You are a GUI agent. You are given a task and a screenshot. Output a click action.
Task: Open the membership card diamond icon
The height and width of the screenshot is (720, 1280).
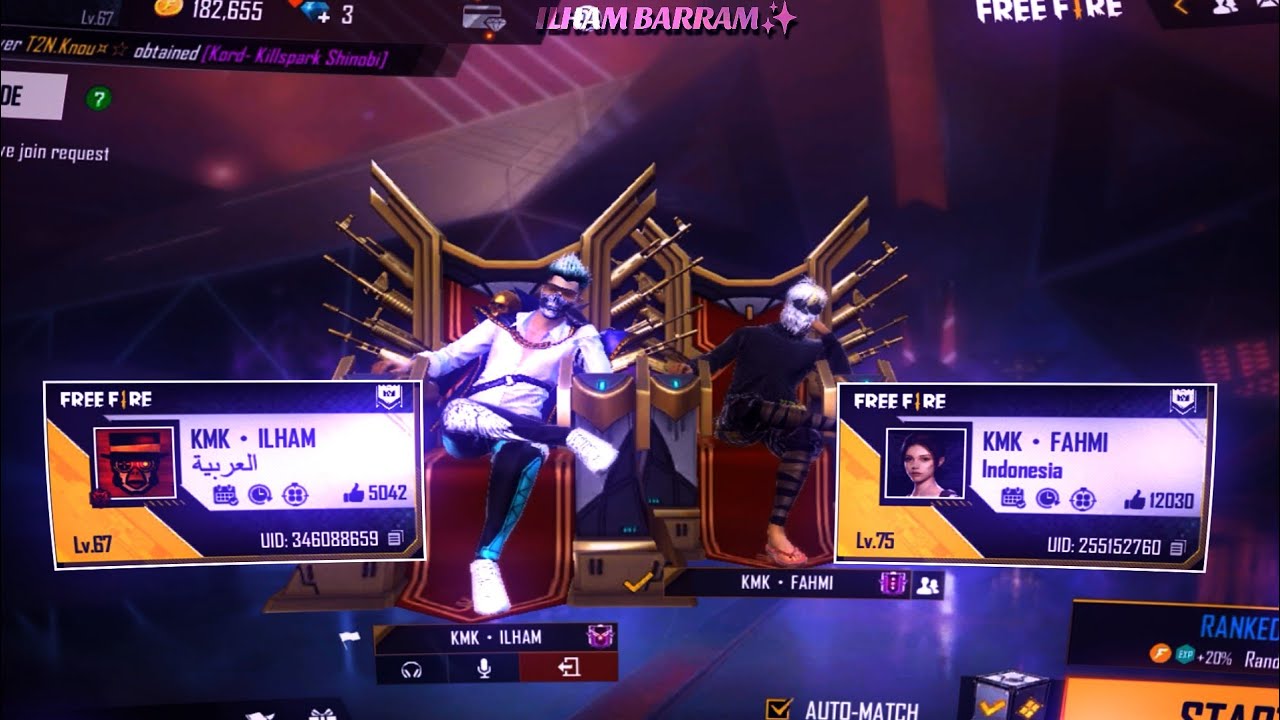[x=484, y=17]
